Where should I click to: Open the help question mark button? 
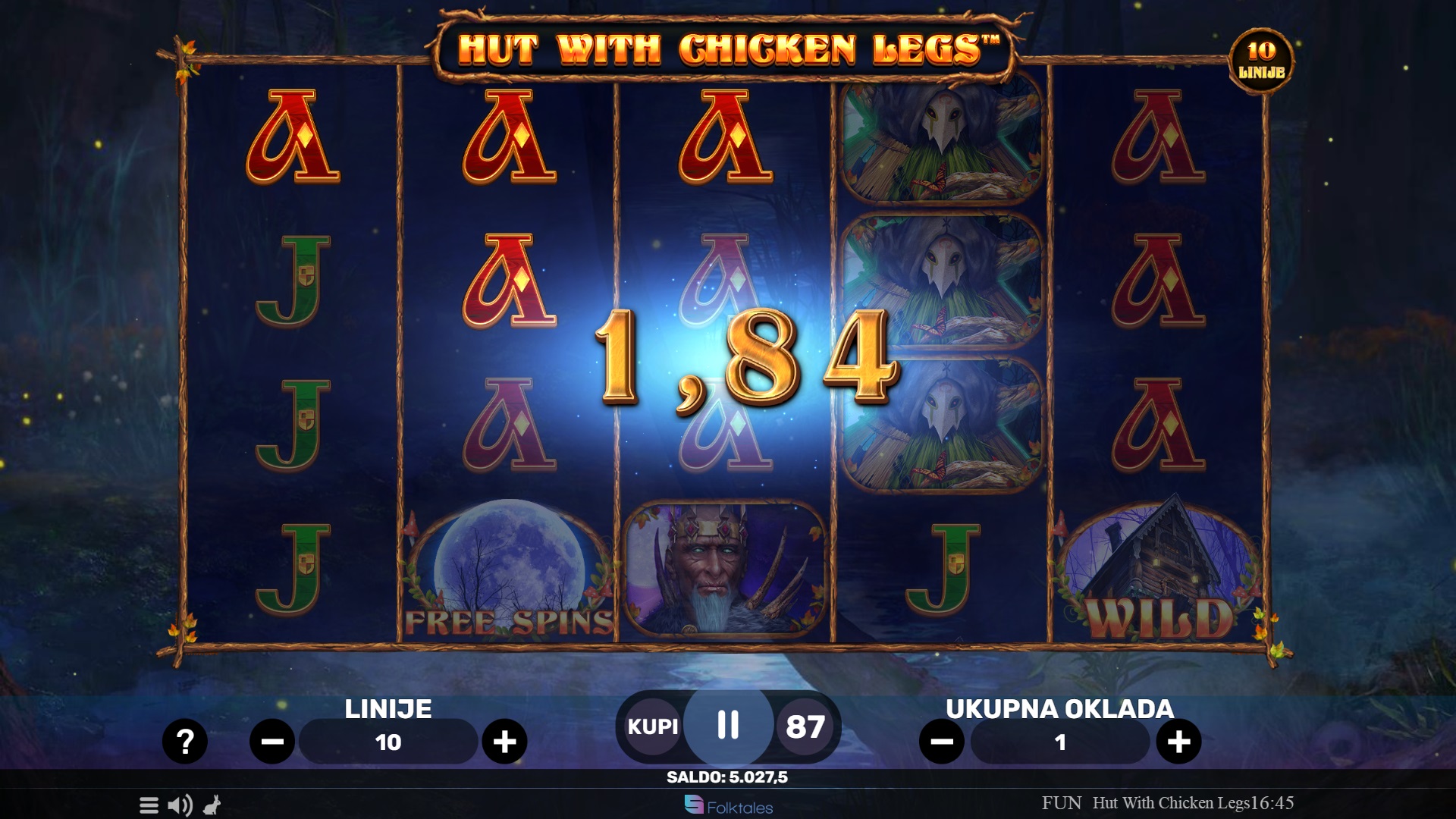[x=184, y=741]
